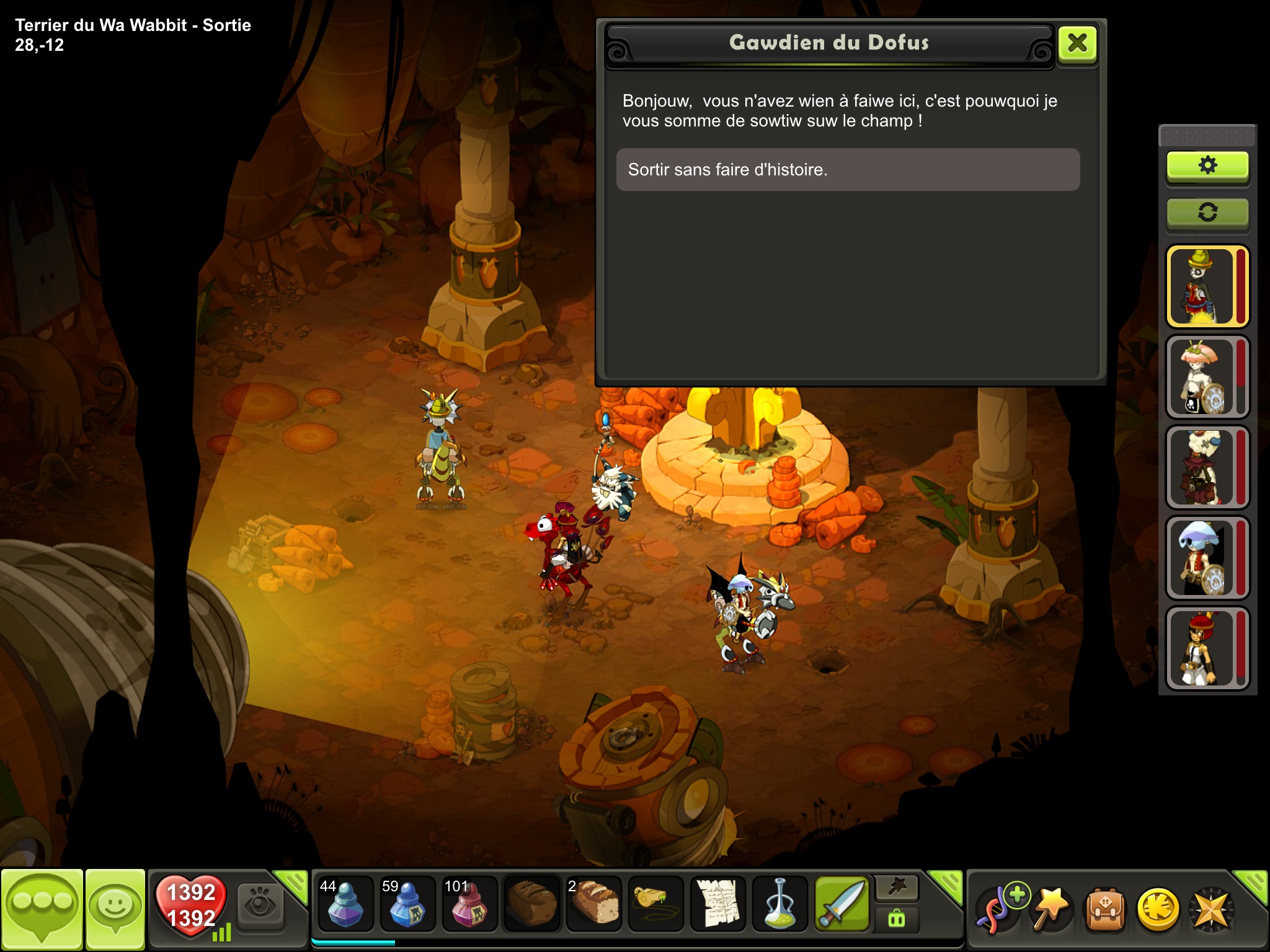This screenshot has height=952, width=1270.
Task: Open party settings with the gear button
Action: tap(1207, 166)
